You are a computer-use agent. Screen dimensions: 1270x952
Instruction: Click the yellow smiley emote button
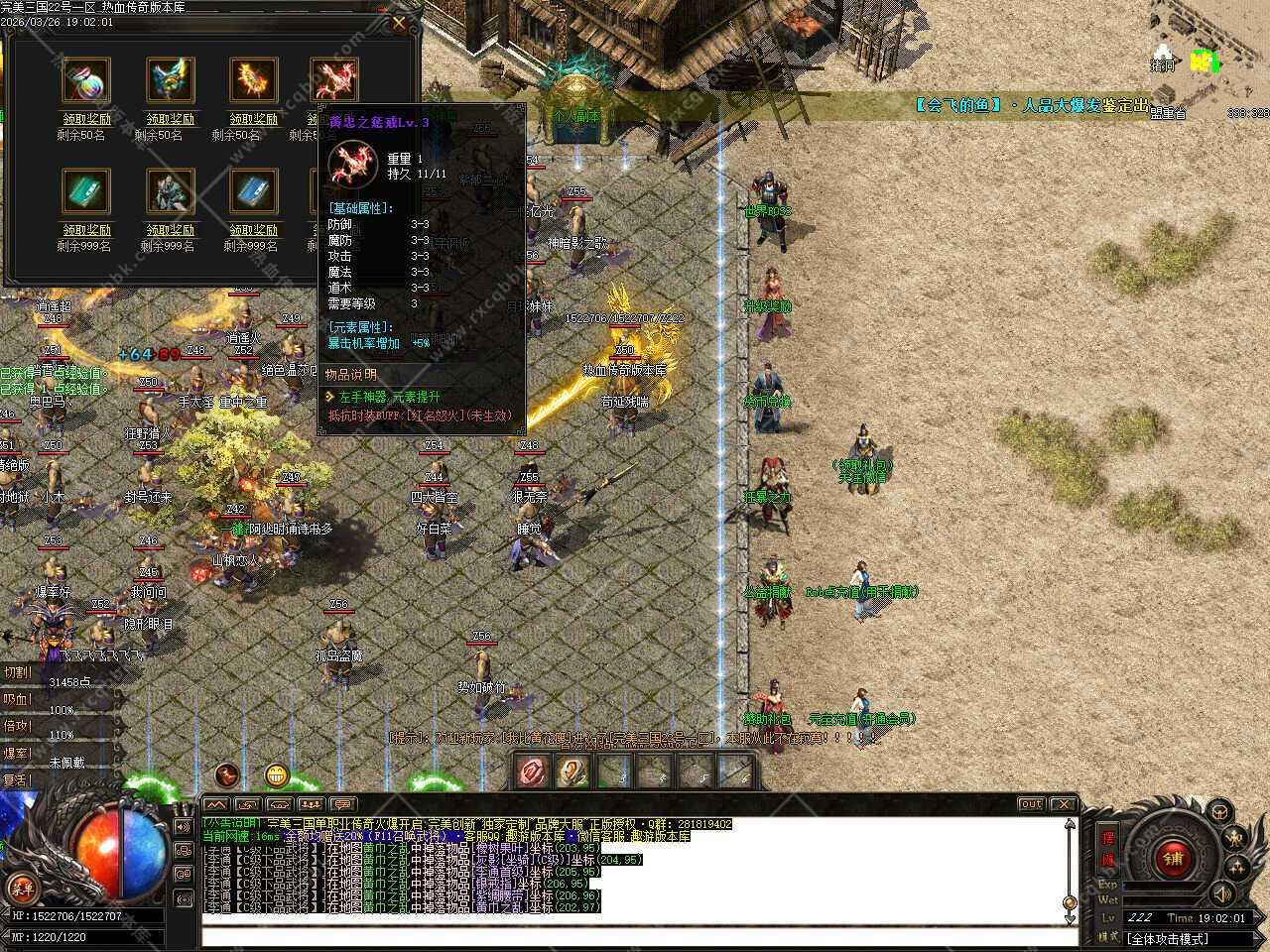(278, 775)
